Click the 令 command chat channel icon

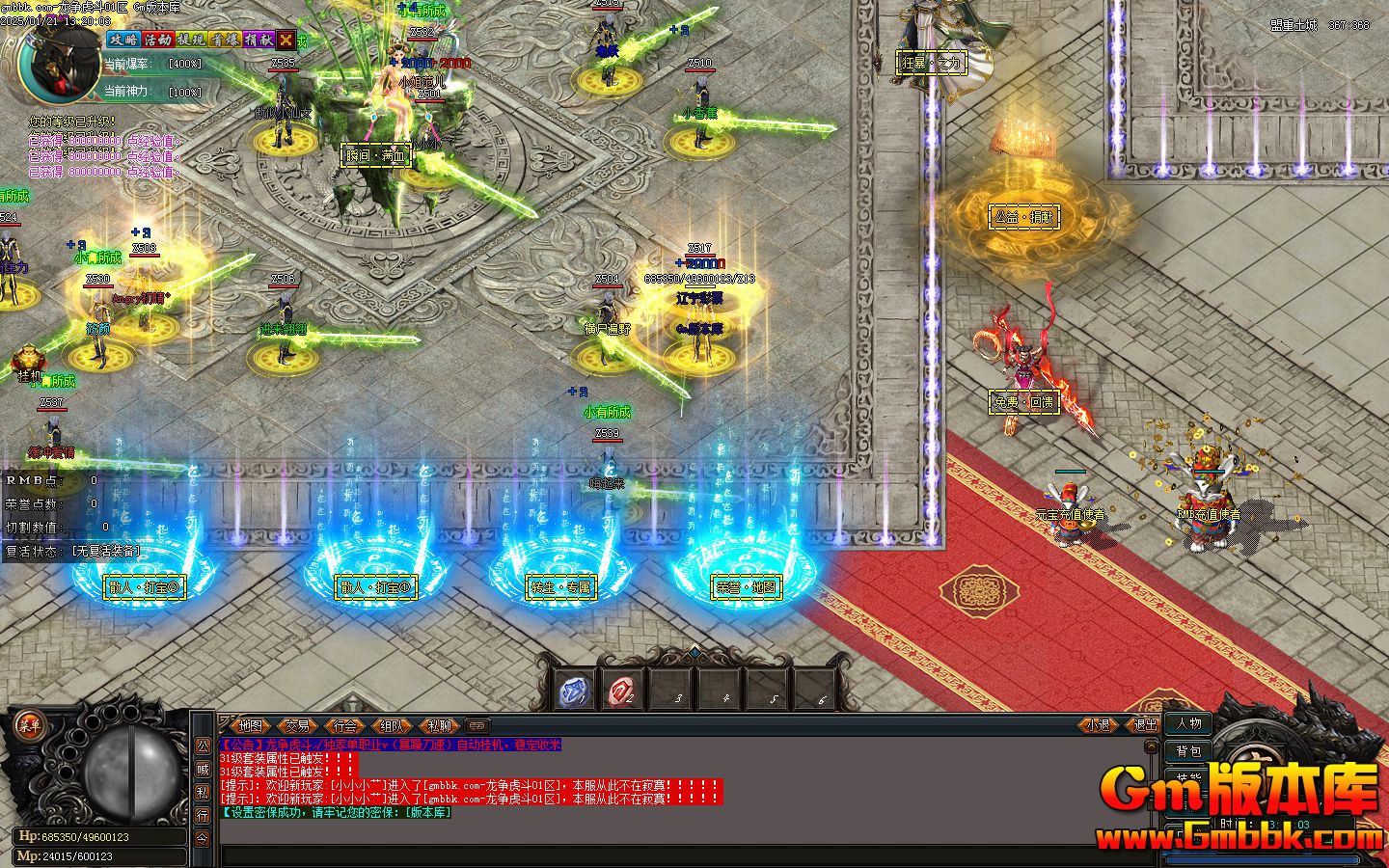tap(202, 838)
